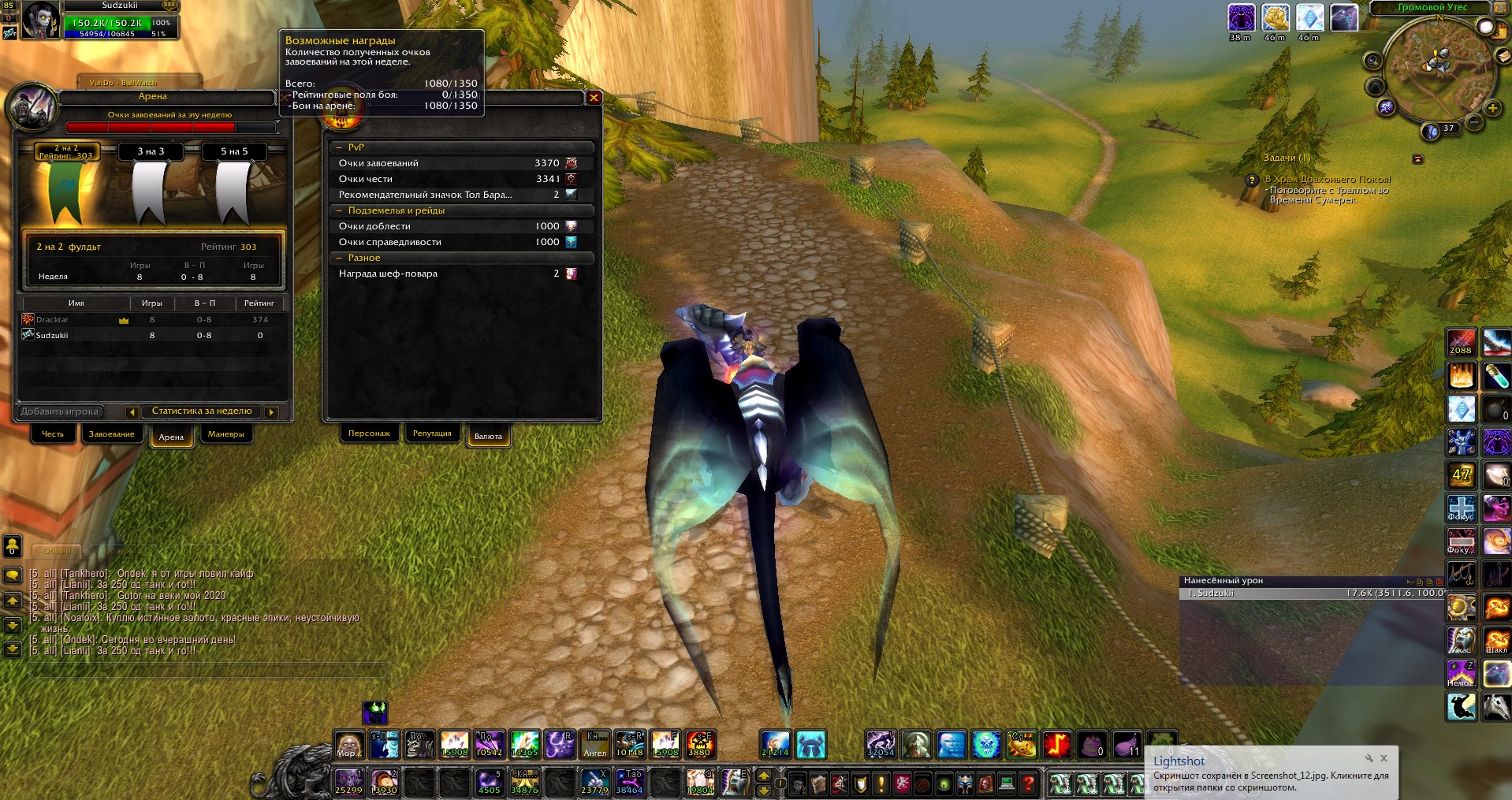Show next week statistics arrow

(271, 411)
